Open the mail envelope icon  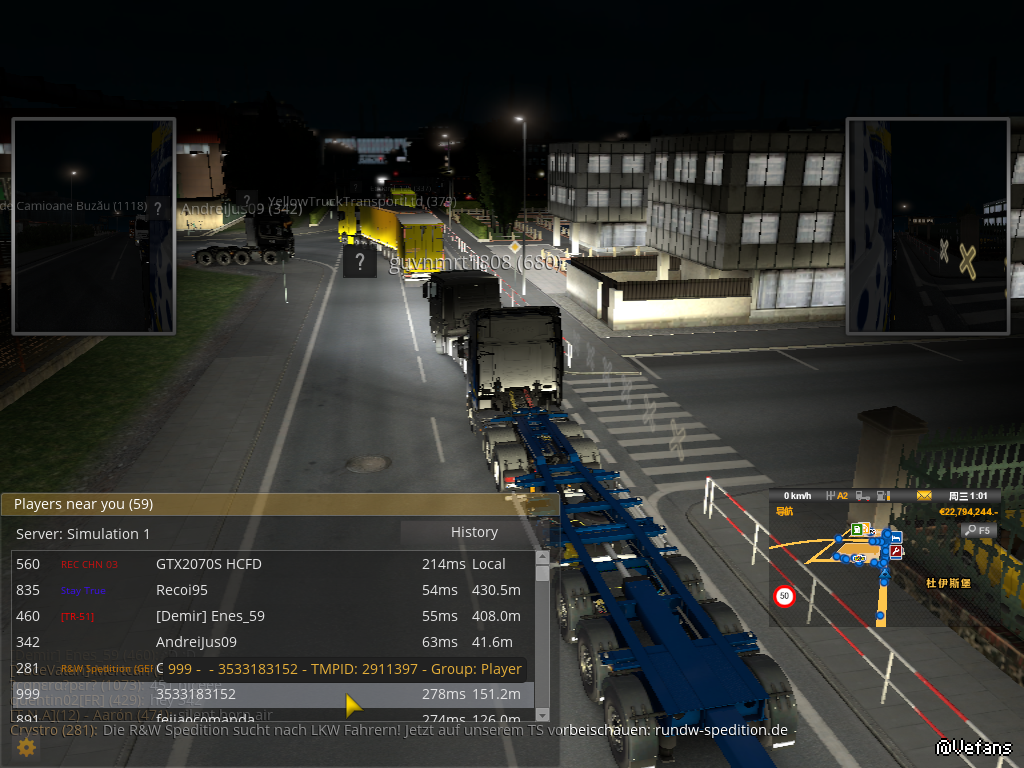924,496
